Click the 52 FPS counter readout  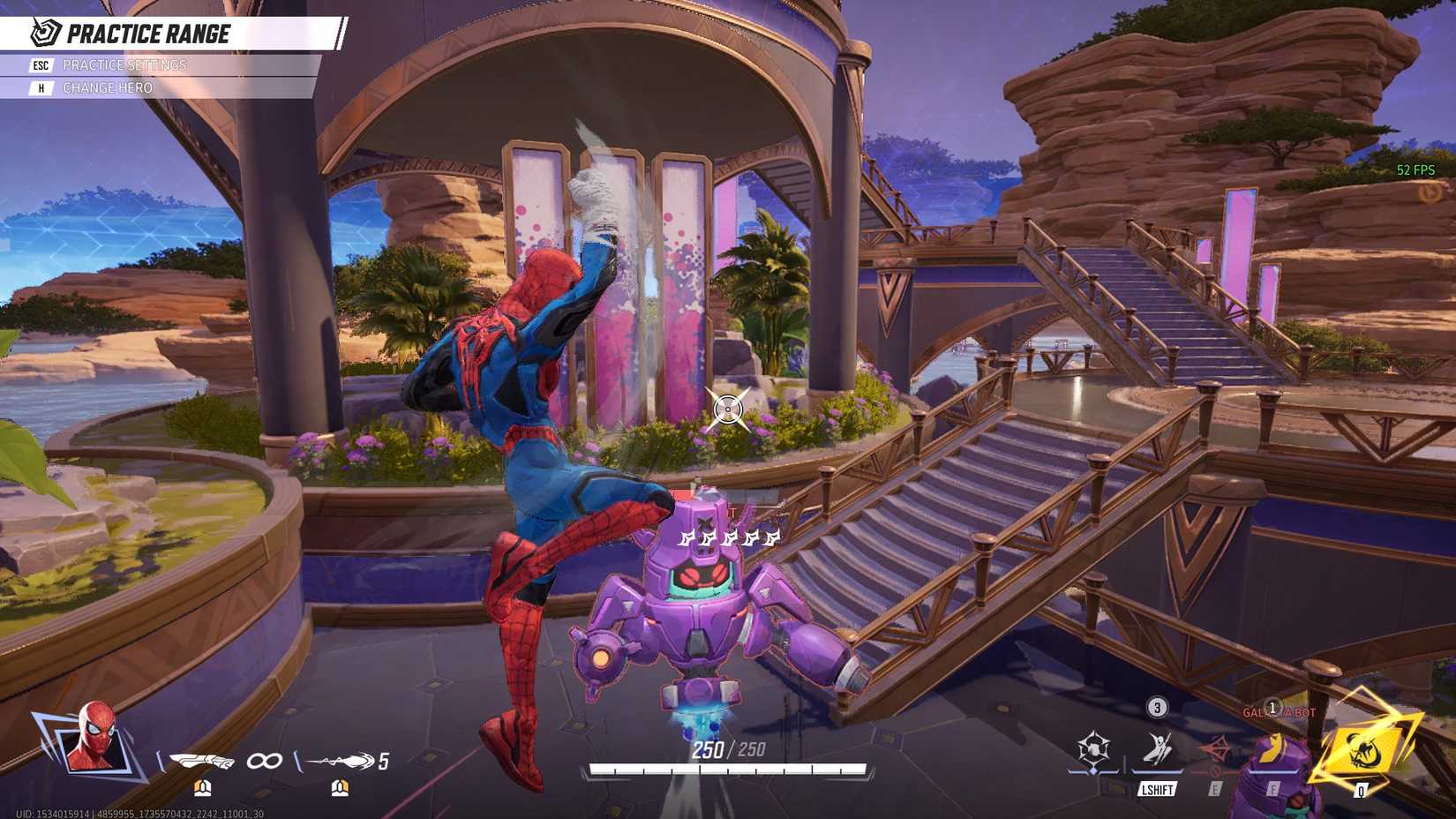(x=1416, y=168)
